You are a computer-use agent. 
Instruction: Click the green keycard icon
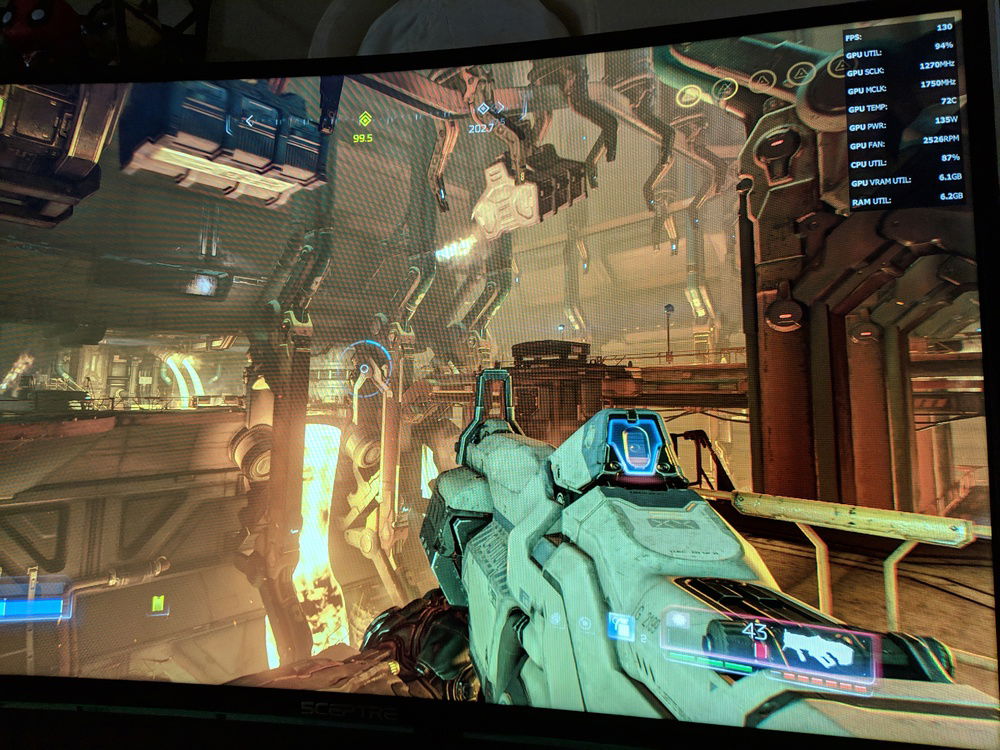[157, 603]
